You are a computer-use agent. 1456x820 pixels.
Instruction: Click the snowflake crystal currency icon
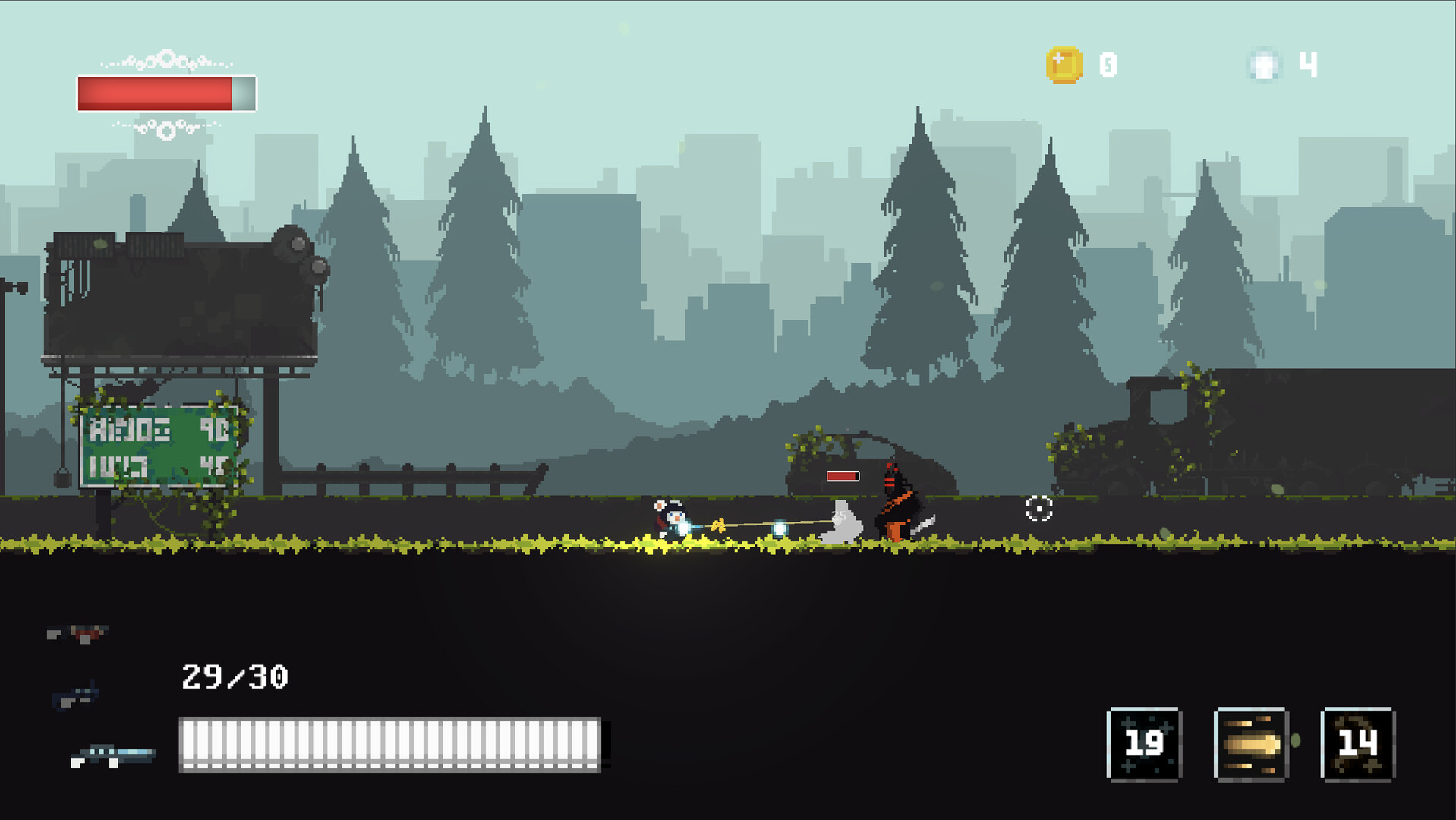pyautogui.click(x=1263, y=65)
